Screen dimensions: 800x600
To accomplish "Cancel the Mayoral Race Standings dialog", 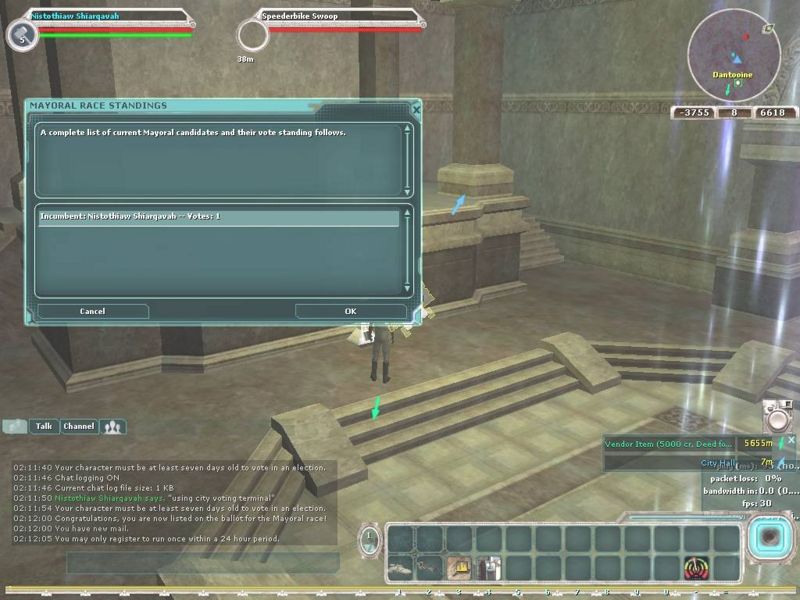I will 92,312.
